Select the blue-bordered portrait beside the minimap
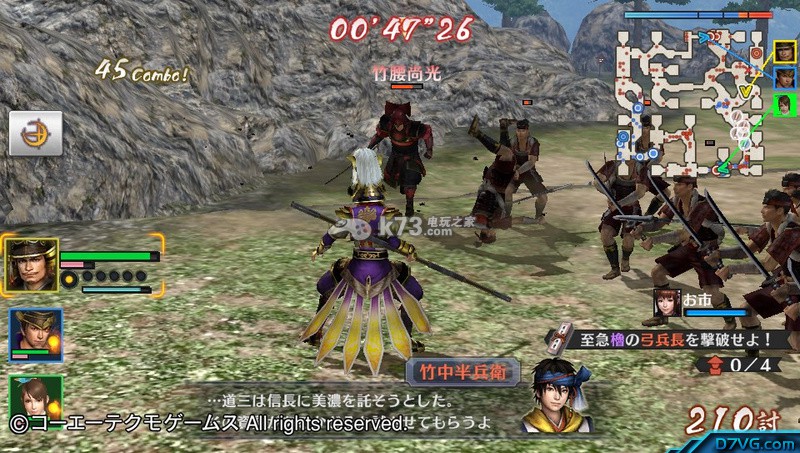The height and width of the screenshot is (453, 800). (785, 77)
